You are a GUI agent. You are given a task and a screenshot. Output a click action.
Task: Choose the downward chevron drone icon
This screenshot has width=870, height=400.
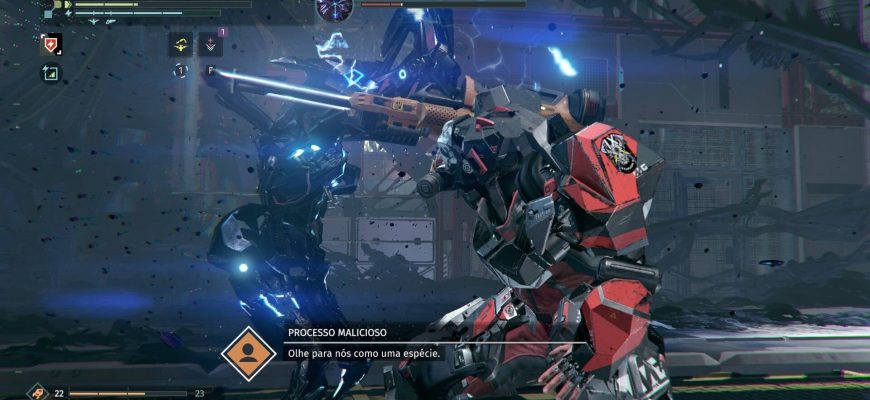[211, 44]
